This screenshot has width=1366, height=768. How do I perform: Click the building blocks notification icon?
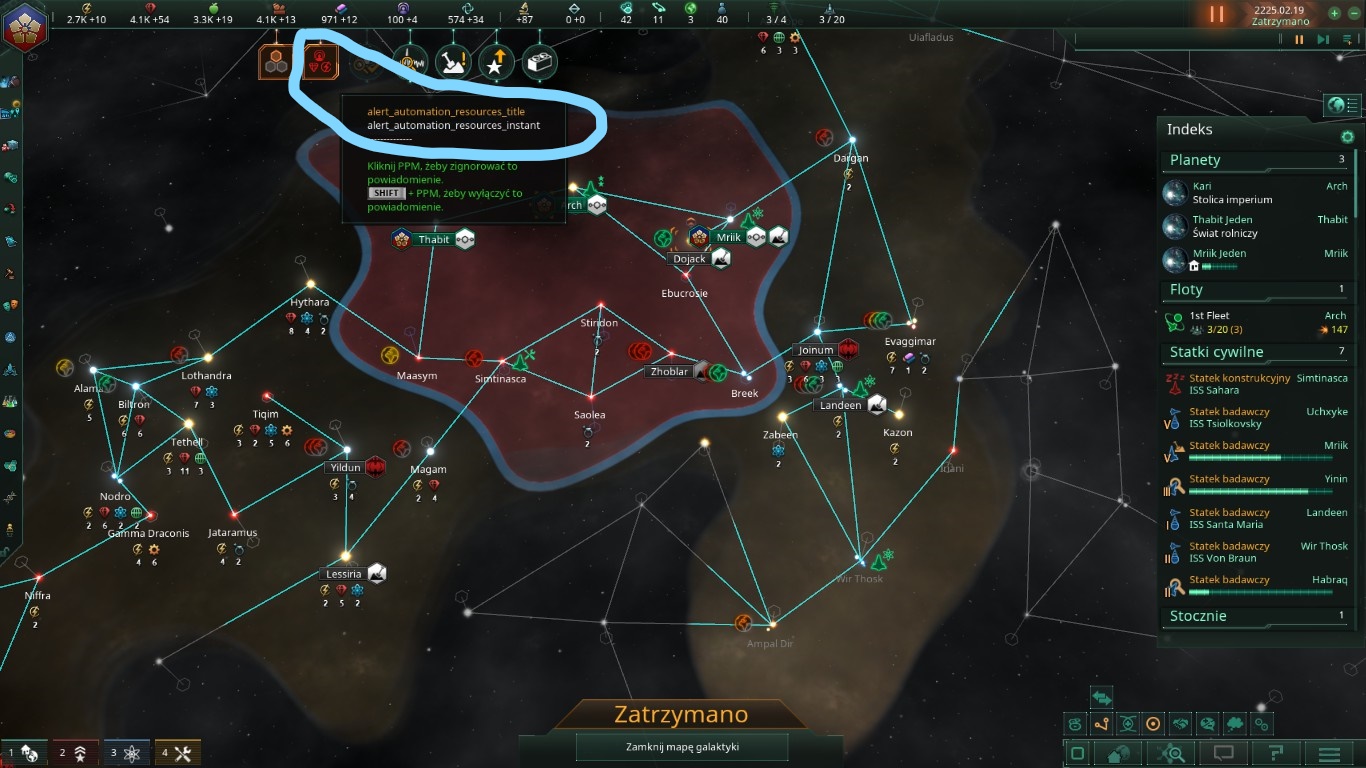538,60
